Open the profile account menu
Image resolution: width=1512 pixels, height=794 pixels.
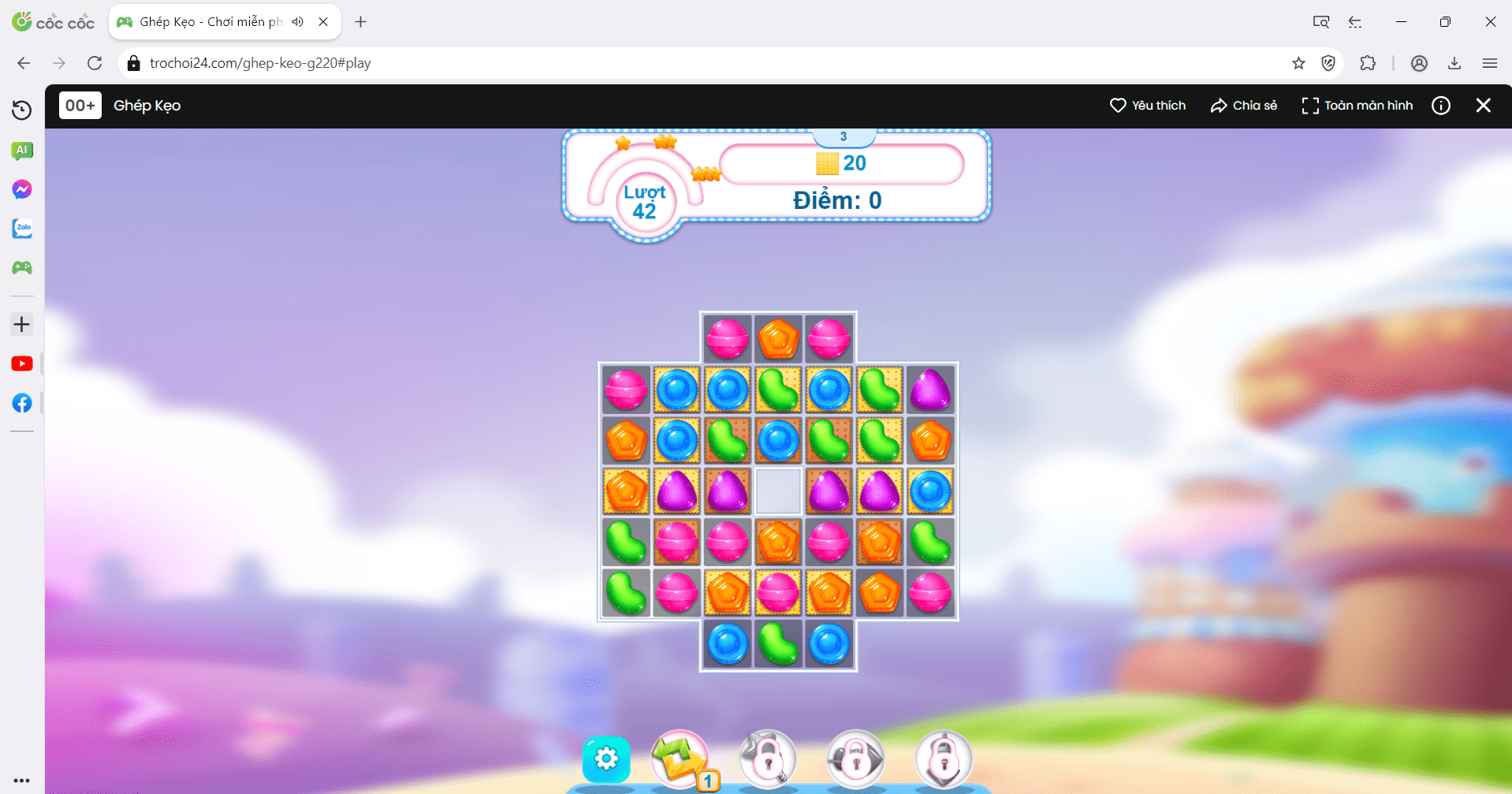pos(1419,63)
